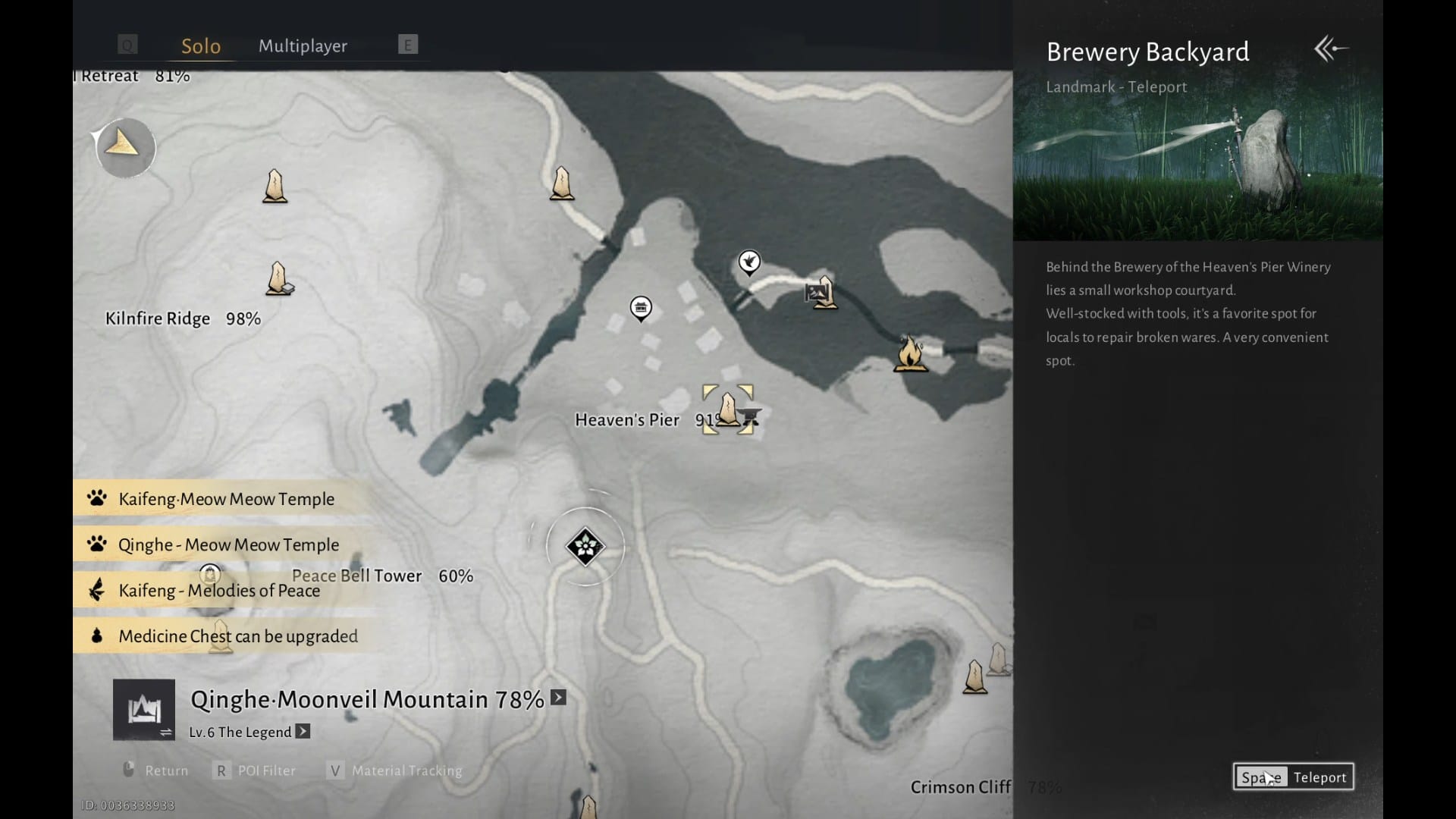Teleport to Brewery Backyard
This screenshot has width=1456, height=819.
1293,777
